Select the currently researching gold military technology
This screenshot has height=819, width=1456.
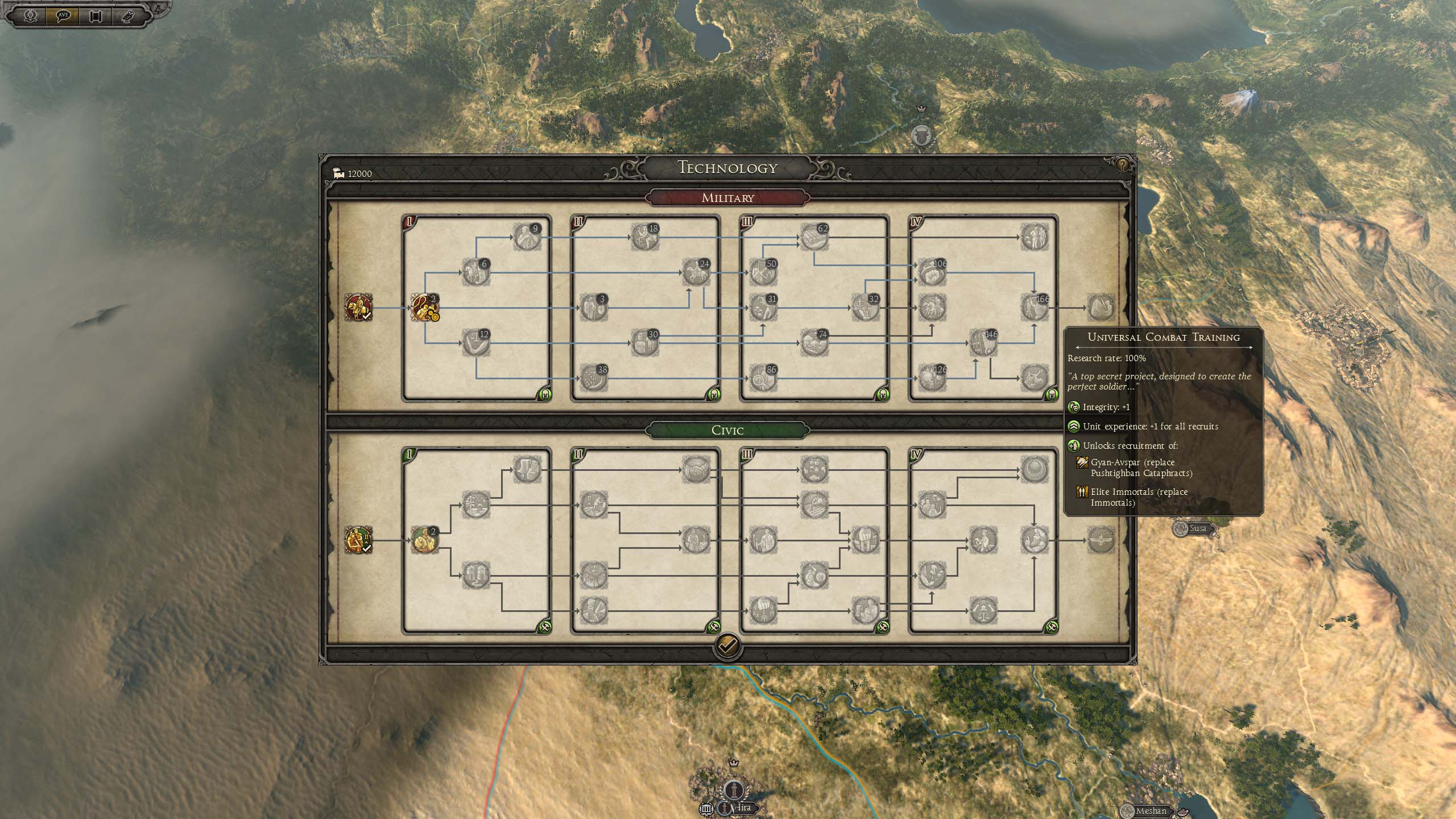point(425,307)
